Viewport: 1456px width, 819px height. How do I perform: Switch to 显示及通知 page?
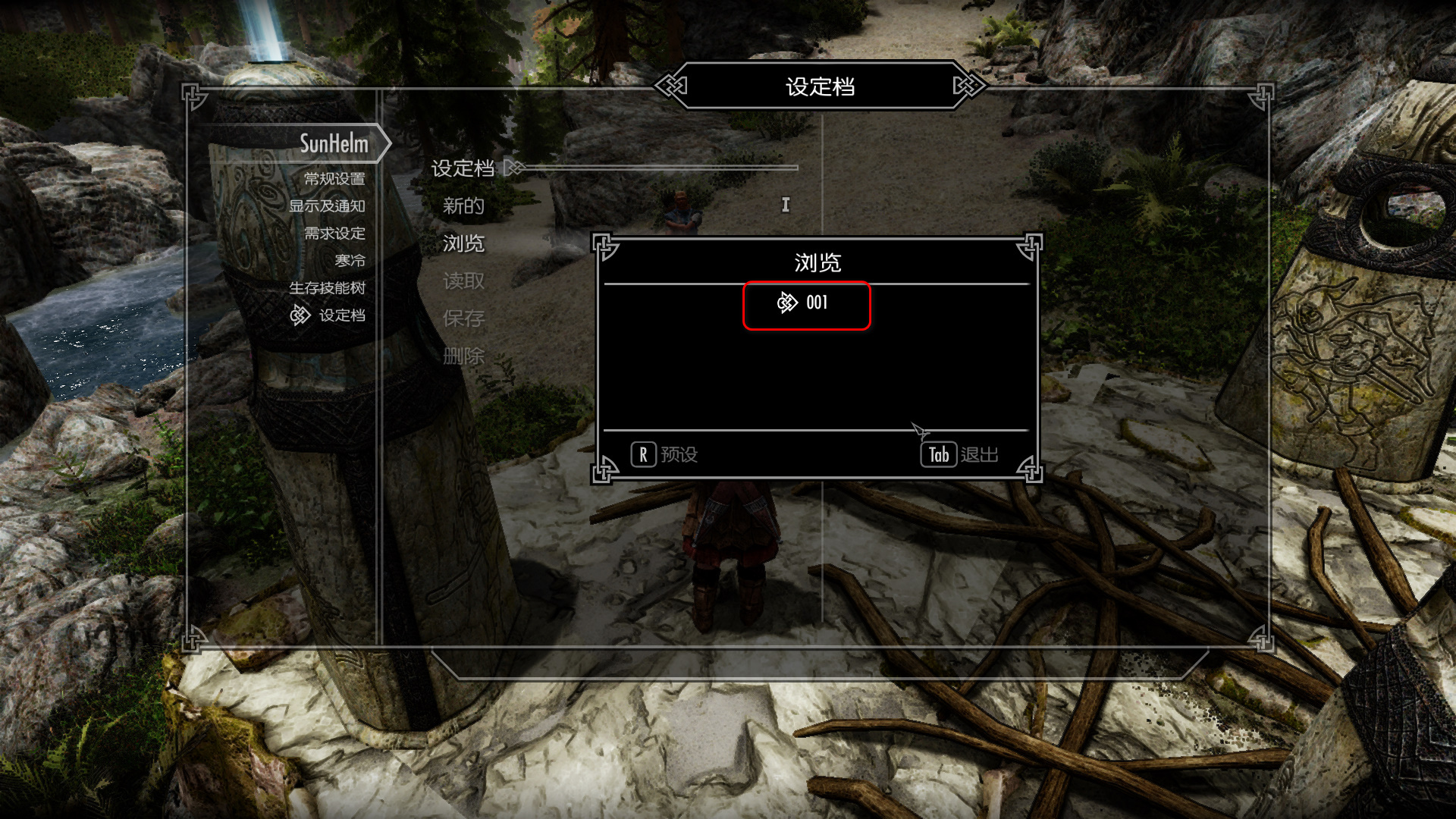coord(327,206)
